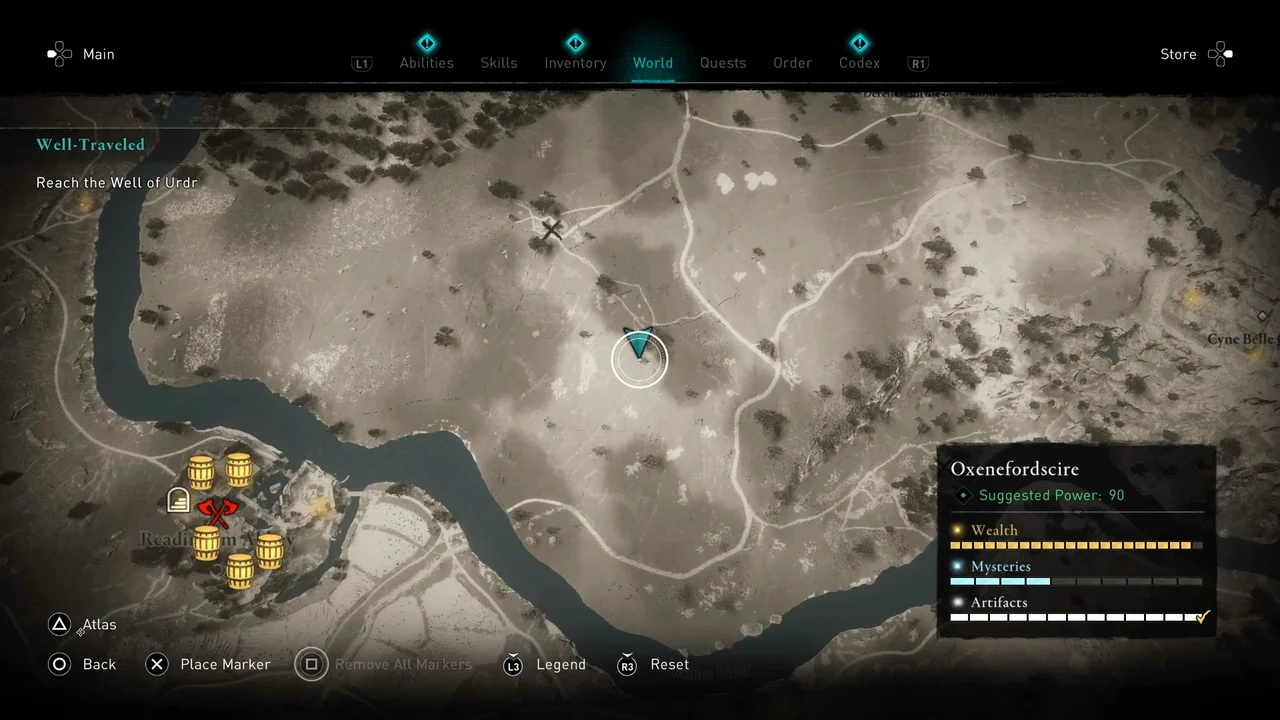Click the Mysteries progress bar

1077,581
